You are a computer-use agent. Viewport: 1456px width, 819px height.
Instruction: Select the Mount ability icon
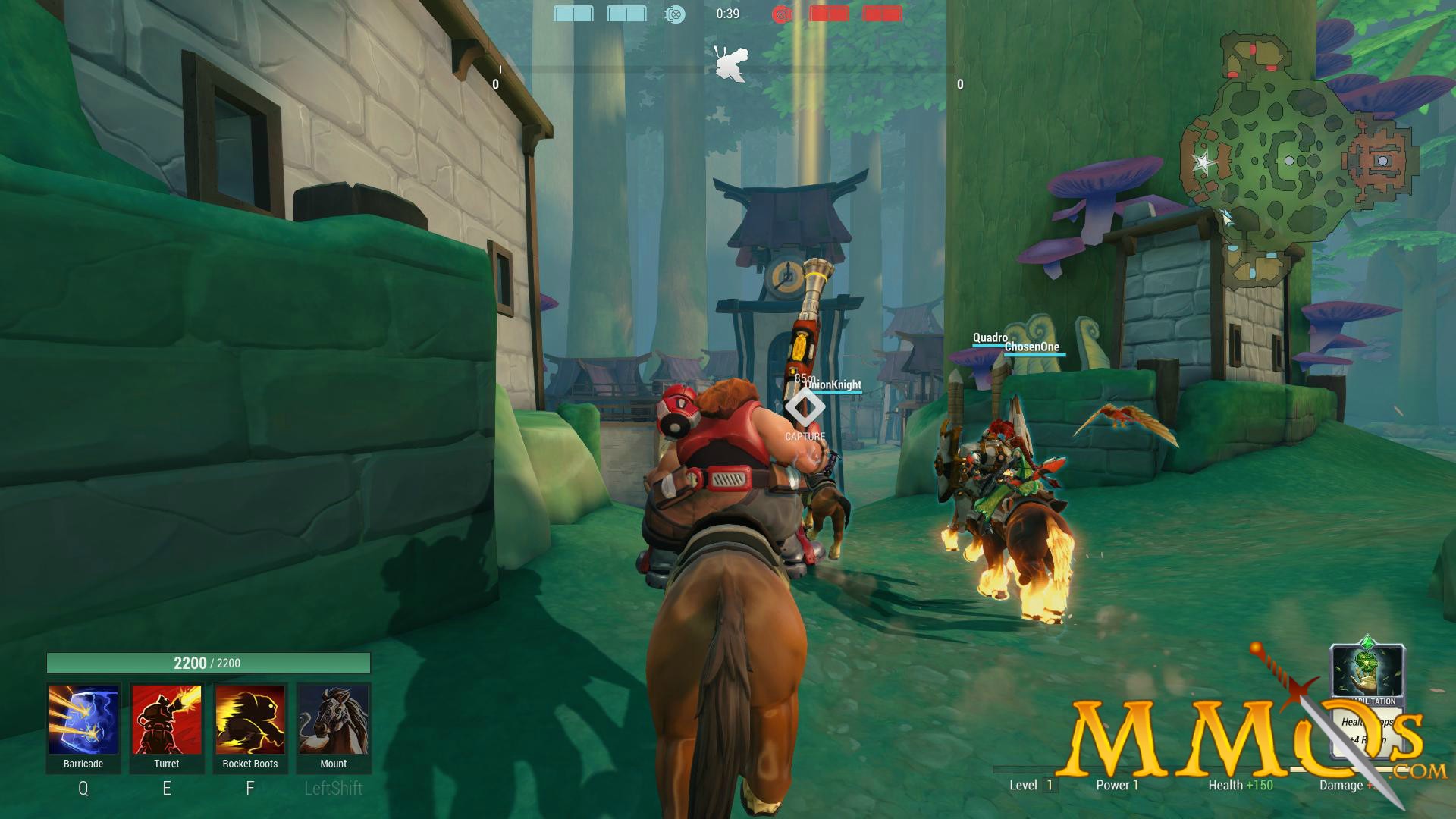[334, 720]
